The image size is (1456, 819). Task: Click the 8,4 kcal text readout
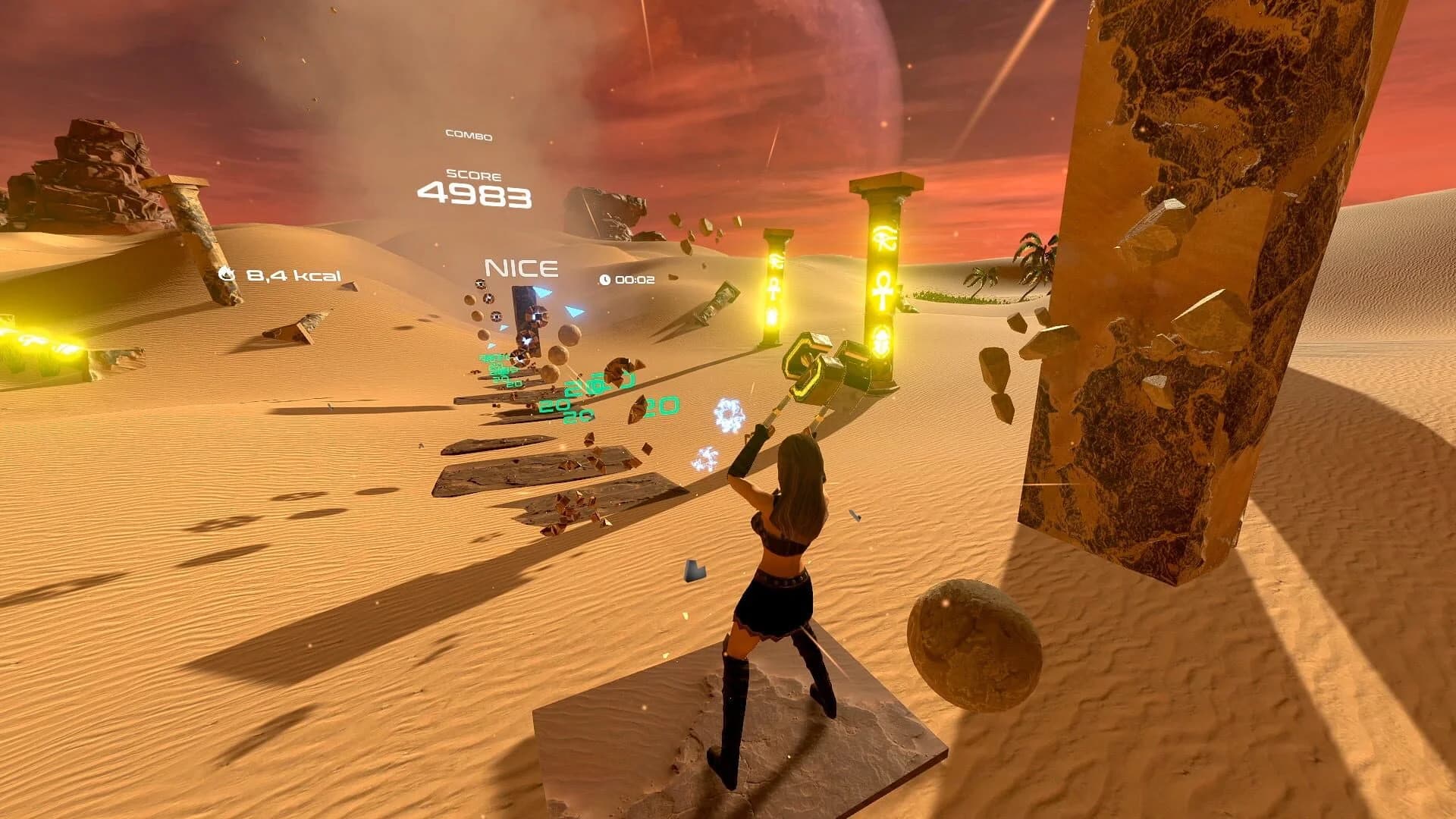pyautogui.click(x=294, y=275)
